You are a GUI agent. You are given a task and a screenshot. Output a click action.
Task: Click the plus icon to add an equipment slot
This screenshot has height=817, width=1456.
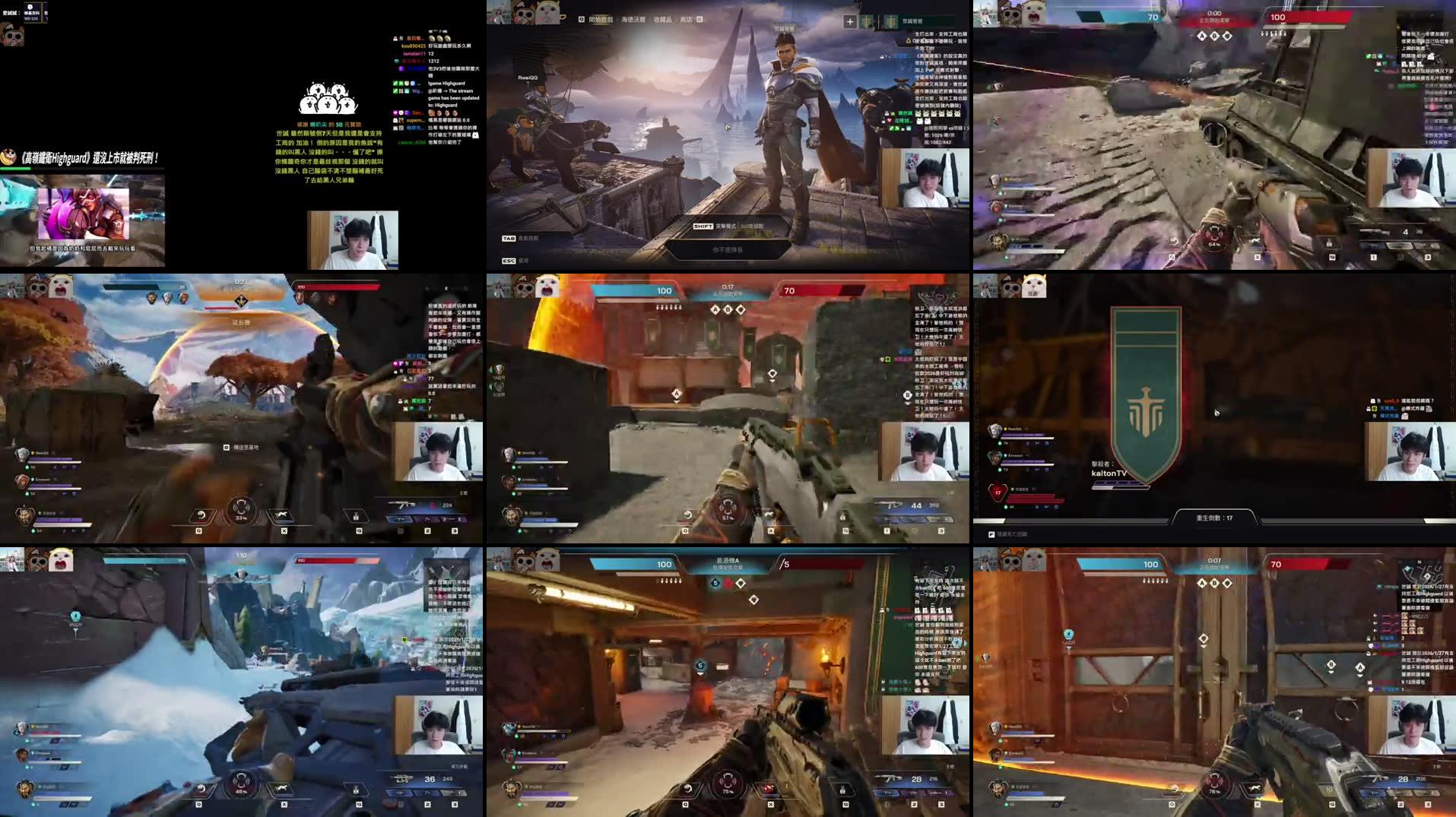pyautogui.click(x=850, y=21)
